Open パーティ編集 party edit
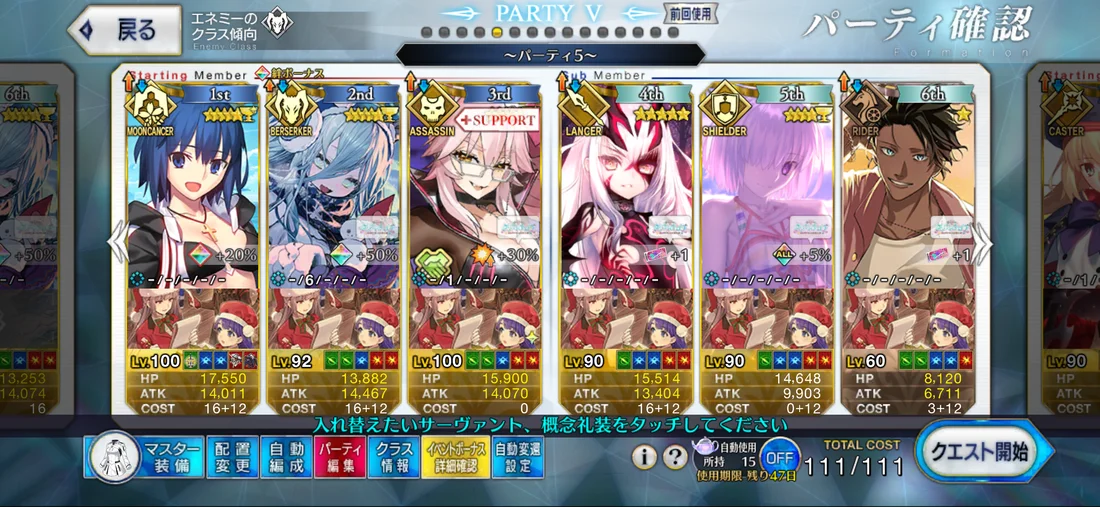 tap(341, 458)
